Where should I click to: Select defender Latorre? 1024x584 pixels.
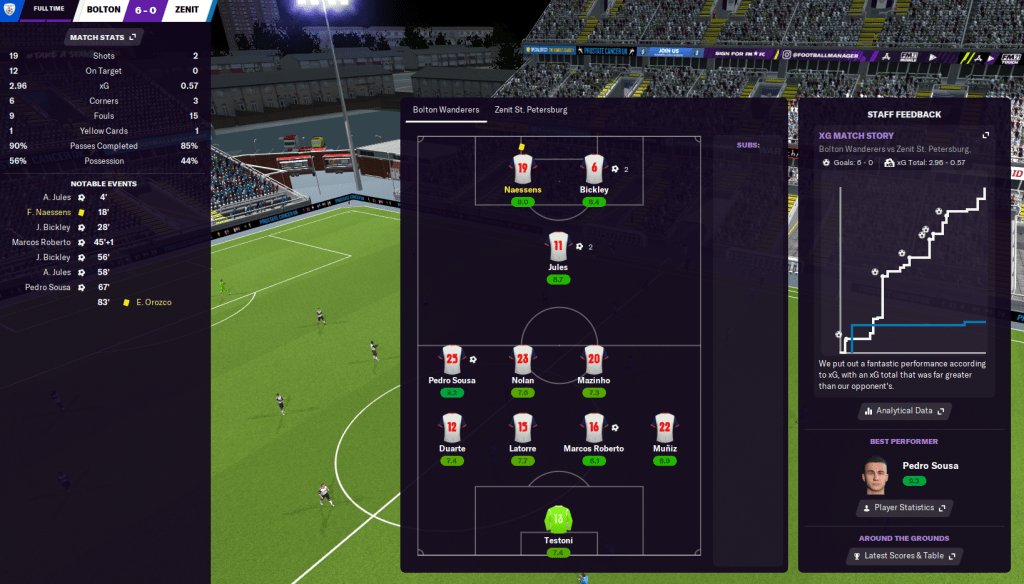[522, 428]
